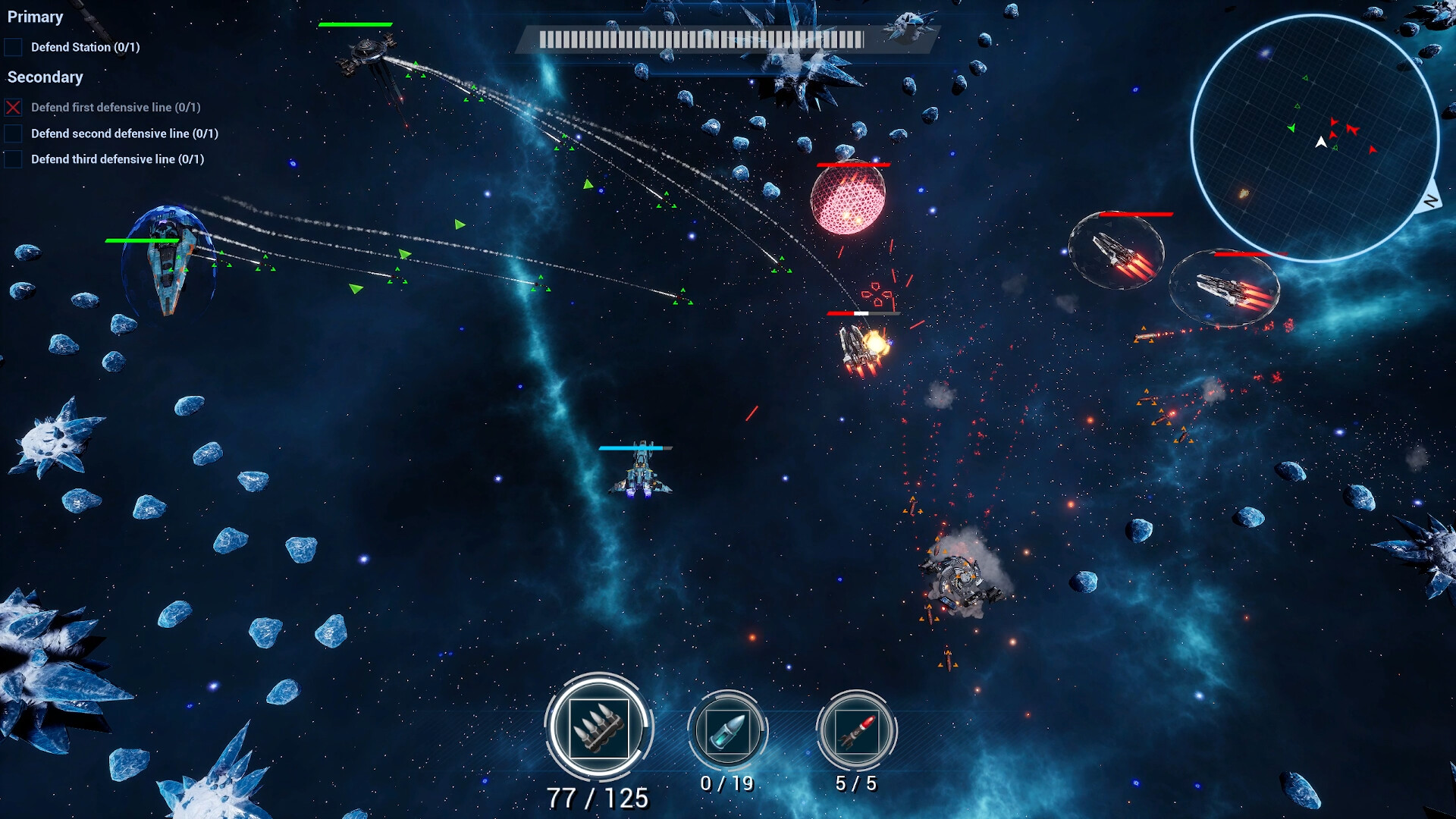Check the Defend second defensive line box
The height and width of the screenshot is (819, 1456).
(x=13, y=133)
